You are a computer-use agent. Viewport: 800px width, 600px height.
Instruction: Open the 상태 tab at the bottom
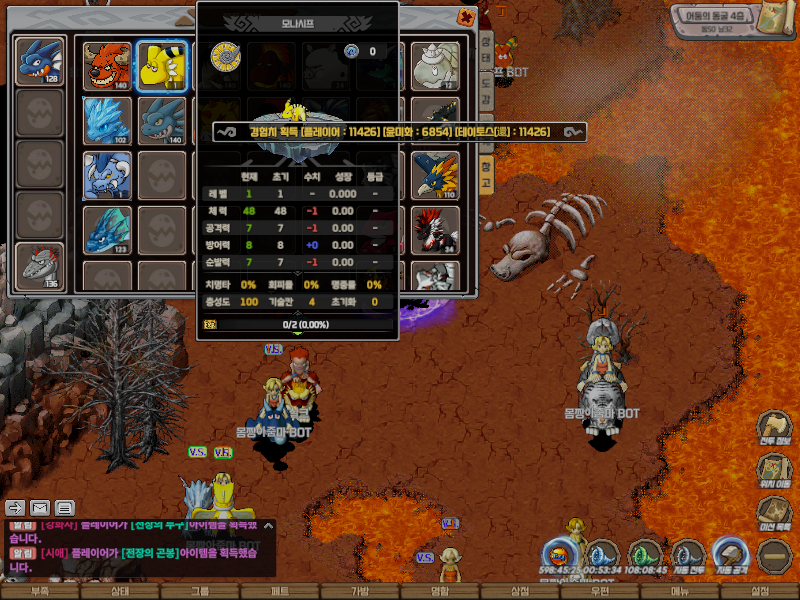pos(120,592)
